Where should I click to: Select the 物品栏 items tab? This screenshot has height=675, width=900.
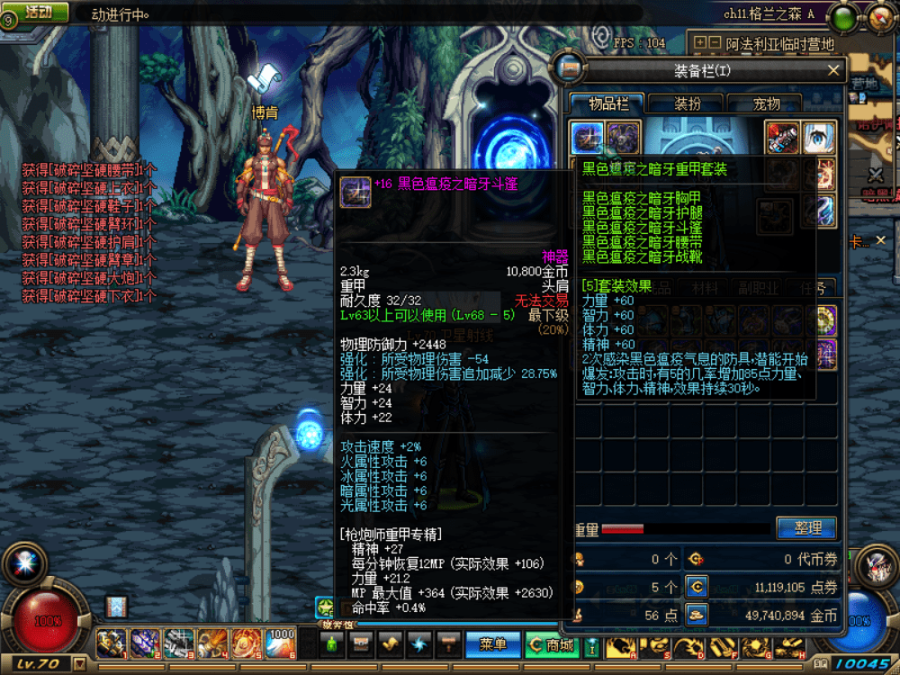[608, 103]
